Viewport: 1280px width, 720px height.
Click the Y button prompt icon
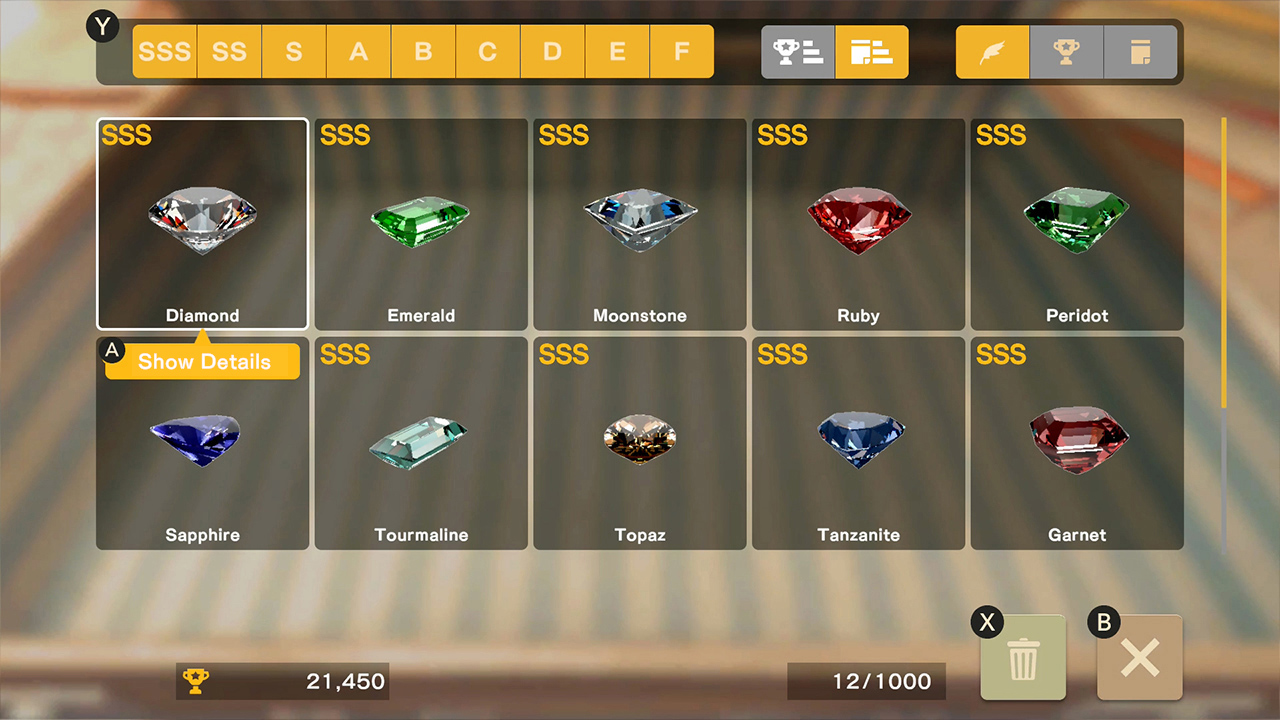(x=103, y=27)
